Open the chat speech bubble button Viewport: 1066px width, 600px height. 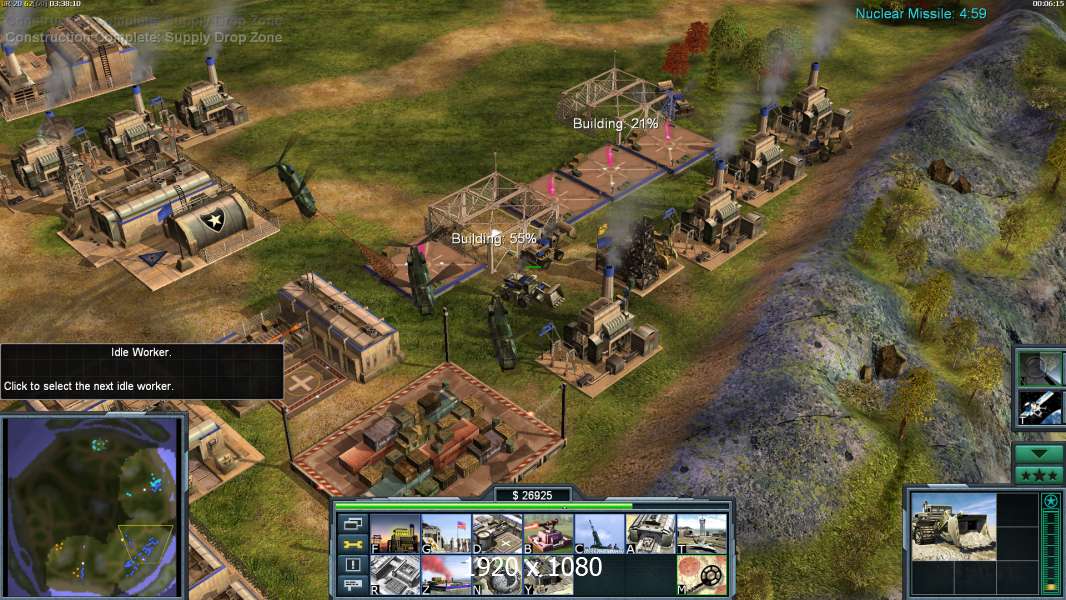coord(352,586)
